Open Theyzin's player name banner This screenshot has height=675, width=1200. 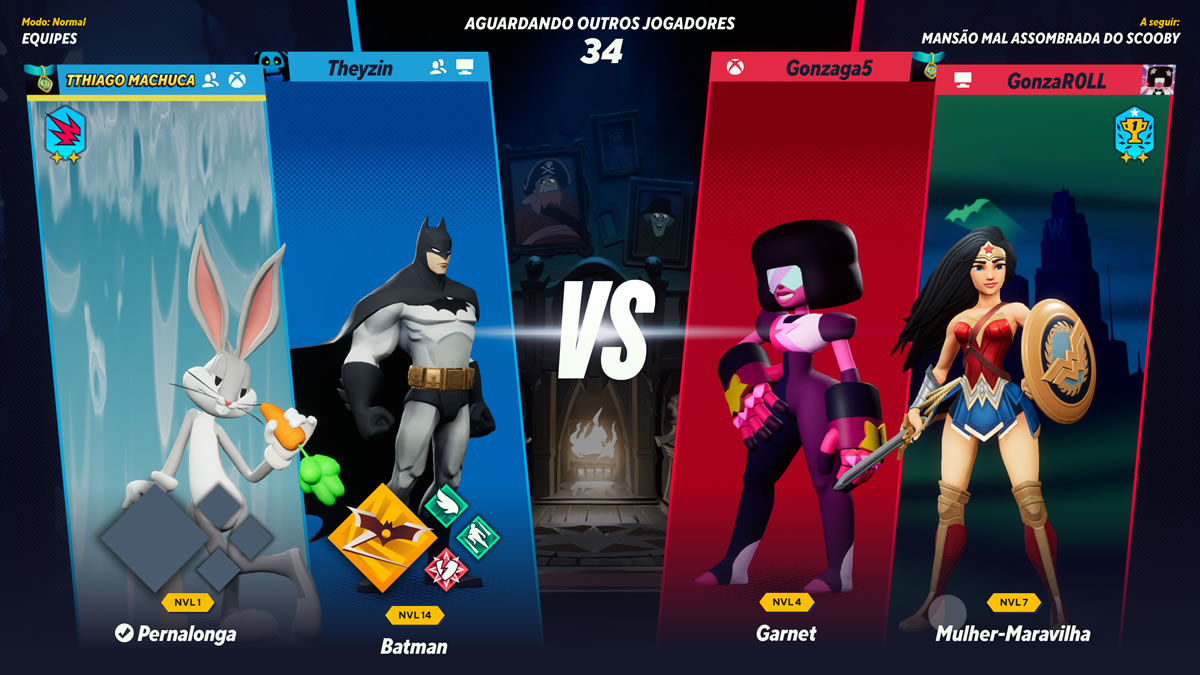click(x=360, y=68)
